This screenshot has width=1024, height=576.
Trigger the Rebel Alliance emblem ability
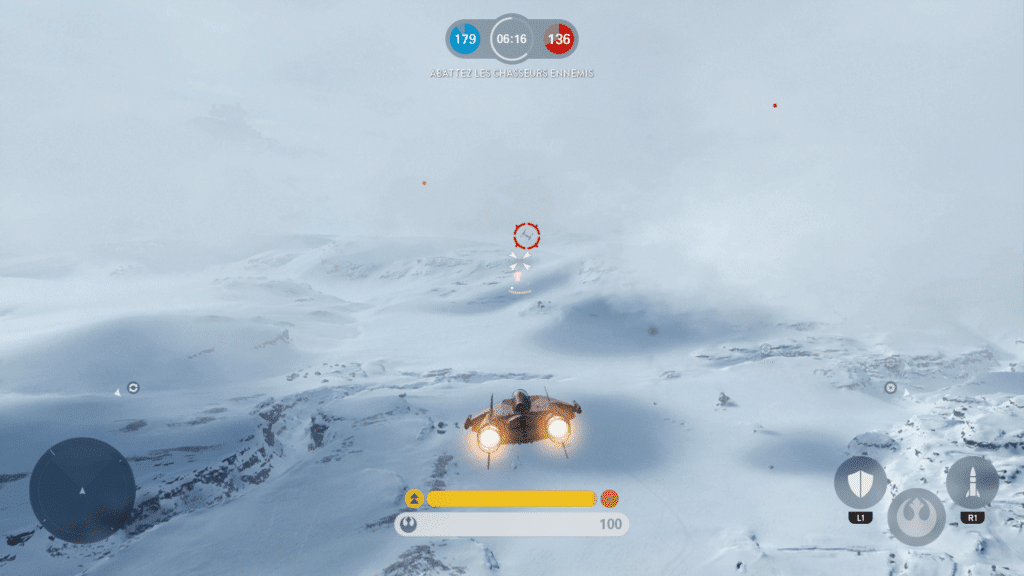916,516
